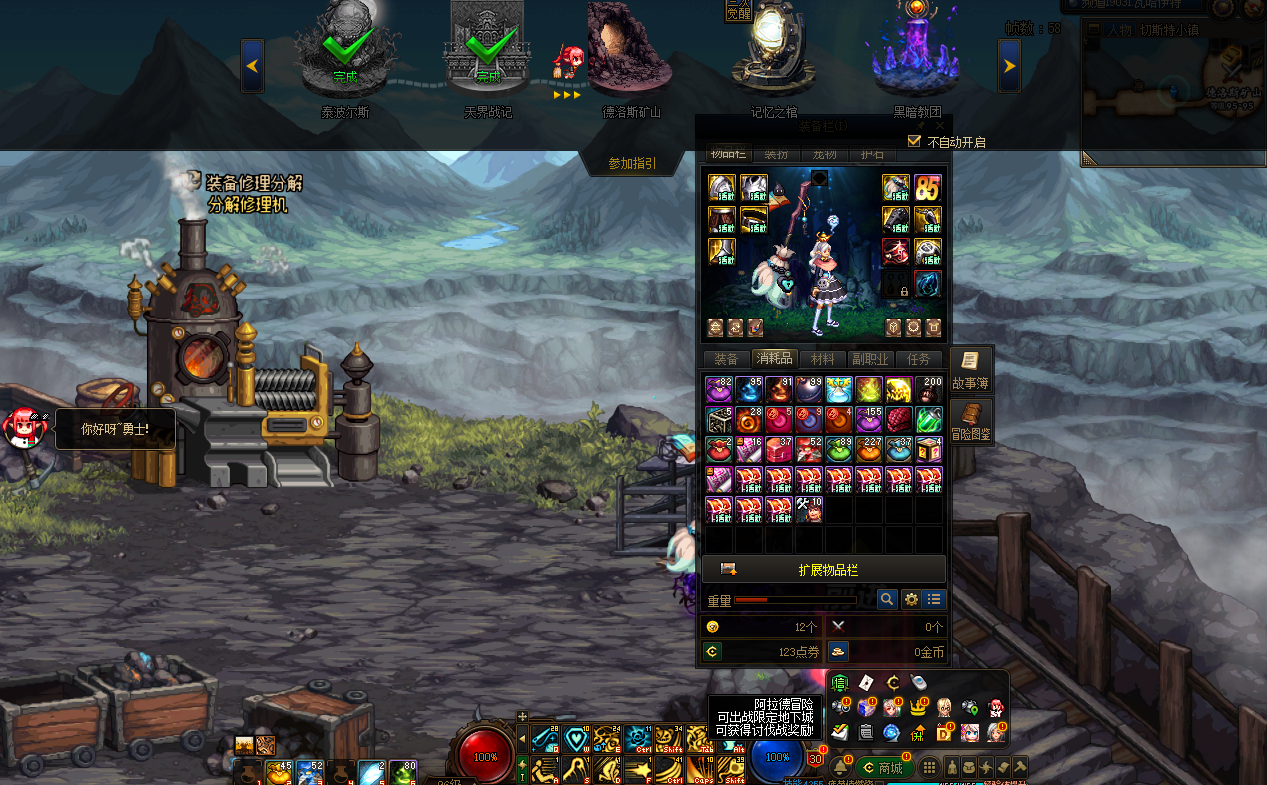1267x785 pixels.
Task: Open the 商城 shop button
Action: pos(884,768)
